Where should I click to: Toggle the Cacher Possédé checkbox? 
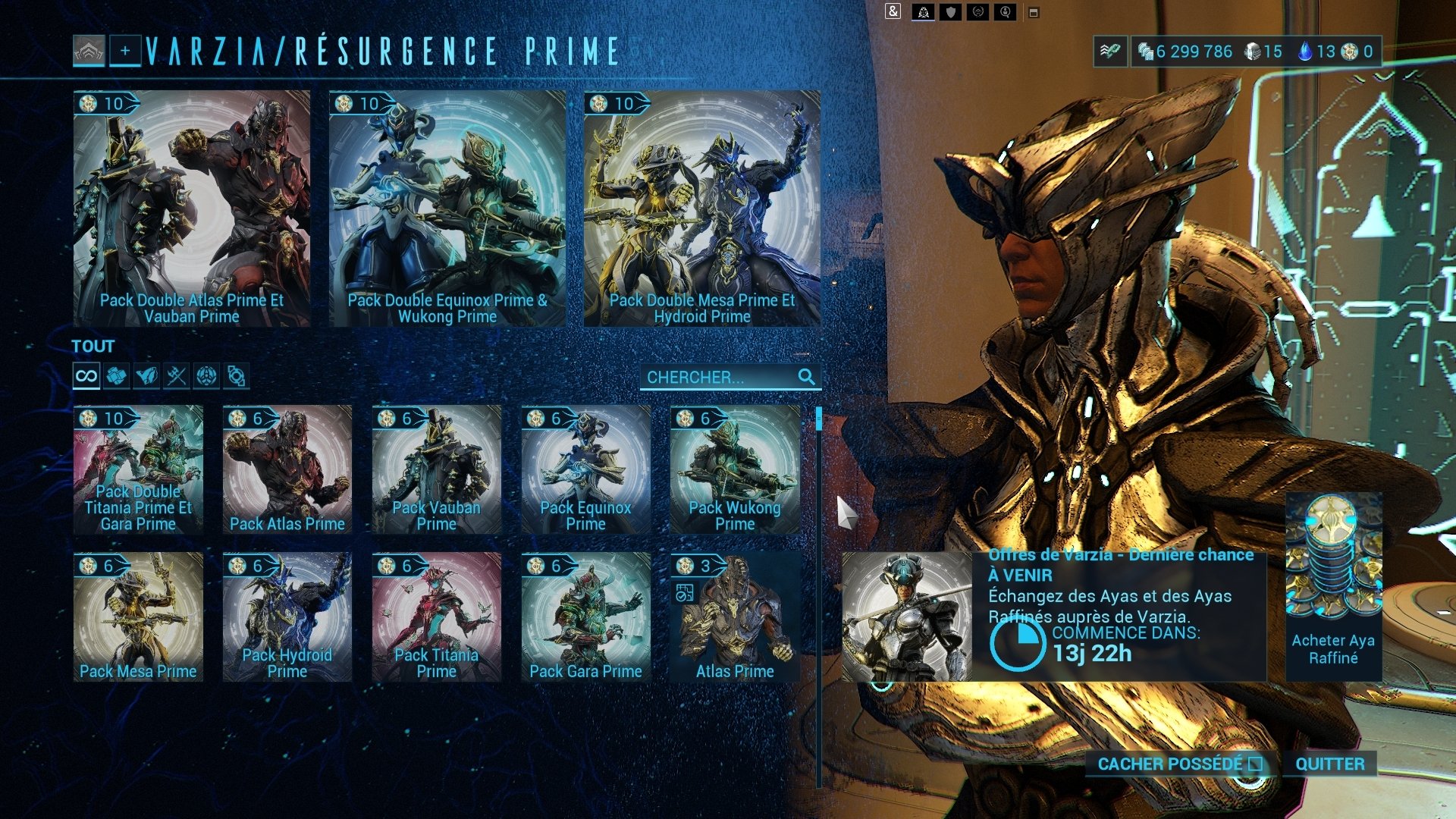[x=1255, y=764]
